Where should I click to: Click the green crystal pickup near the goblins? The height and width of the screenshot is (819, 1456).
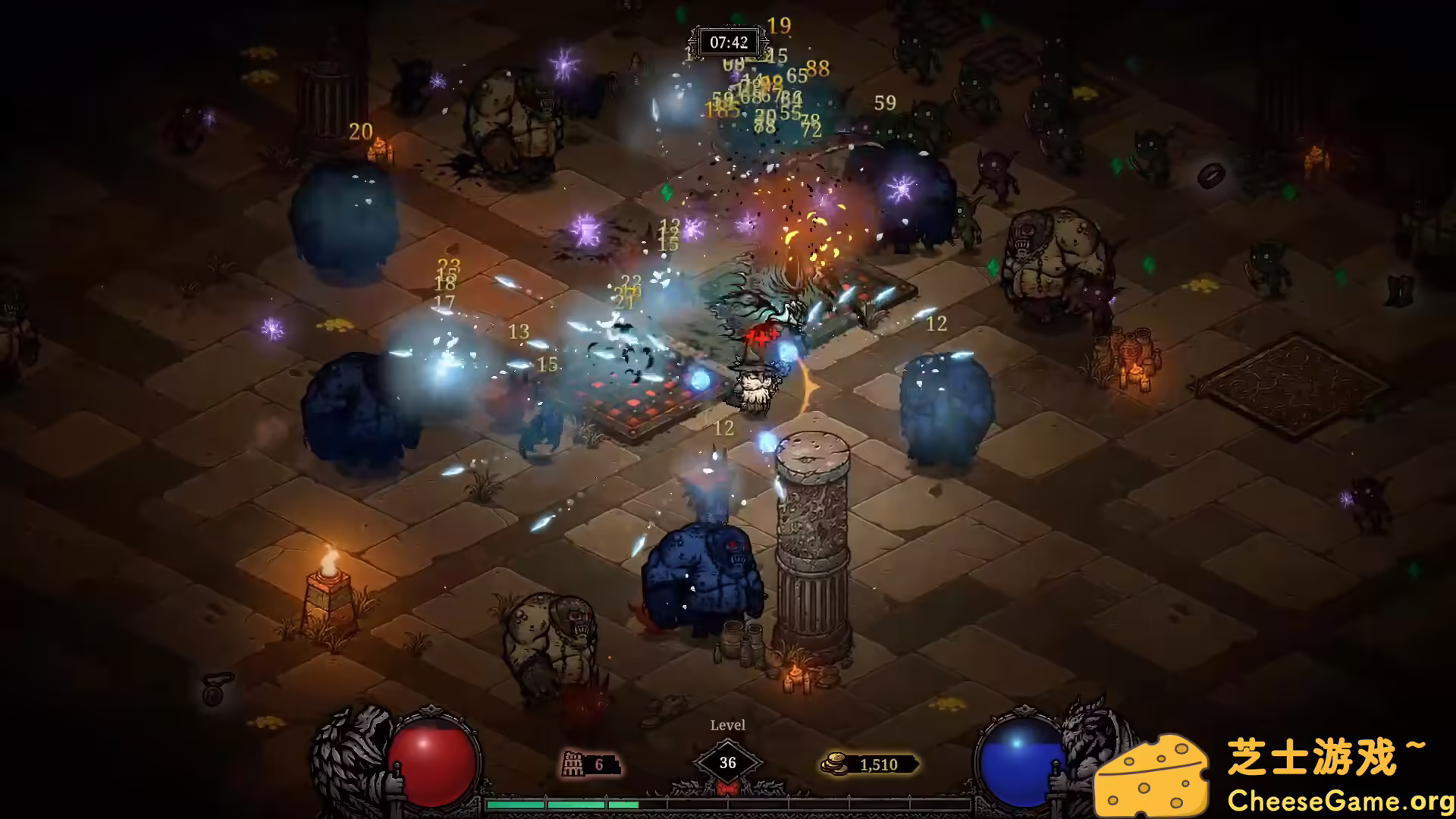pyautogui.click(x=991, y=266)
